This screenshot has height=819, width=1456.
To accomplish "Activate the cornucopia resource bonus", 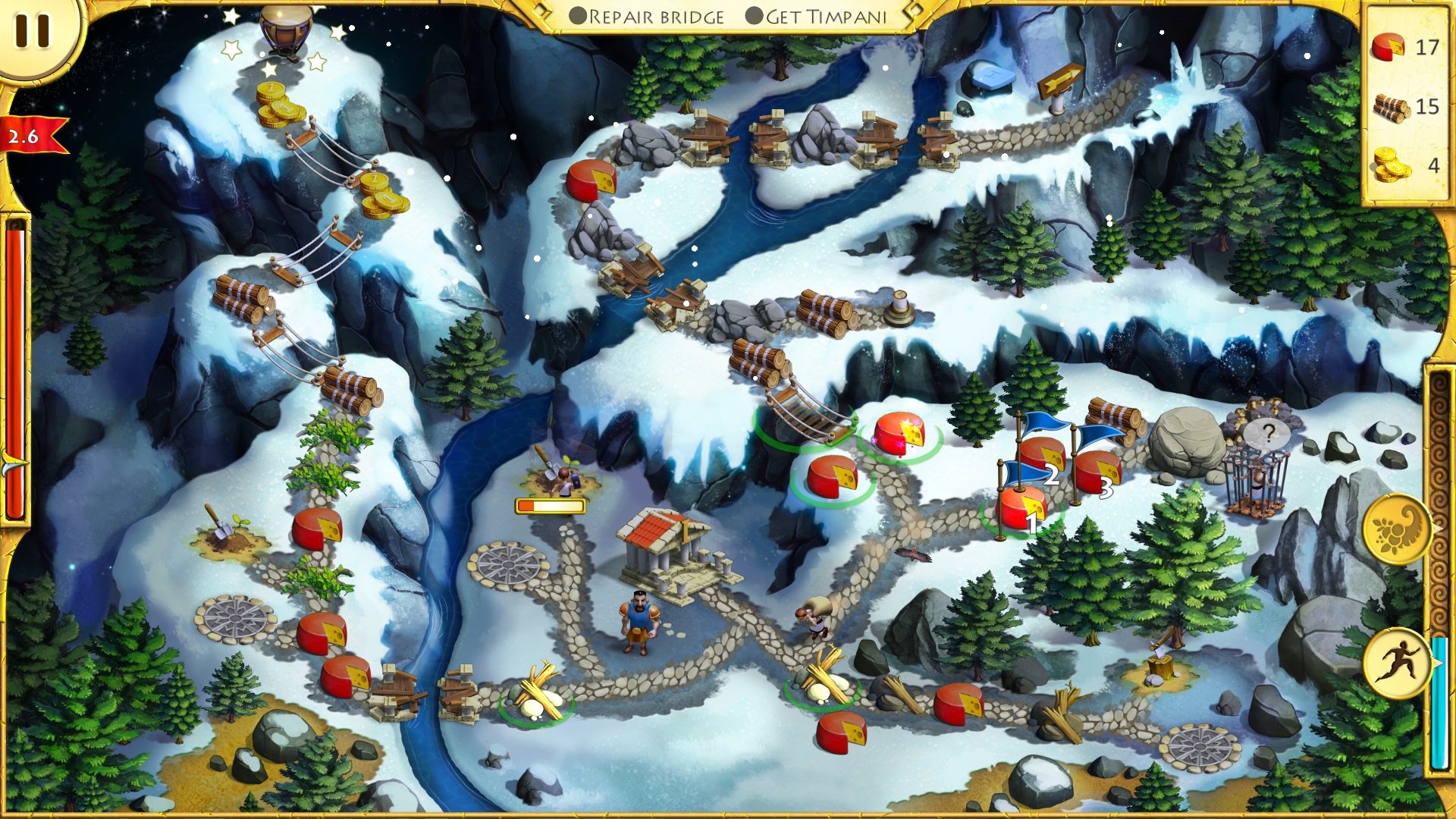I will coord(1397,529).
